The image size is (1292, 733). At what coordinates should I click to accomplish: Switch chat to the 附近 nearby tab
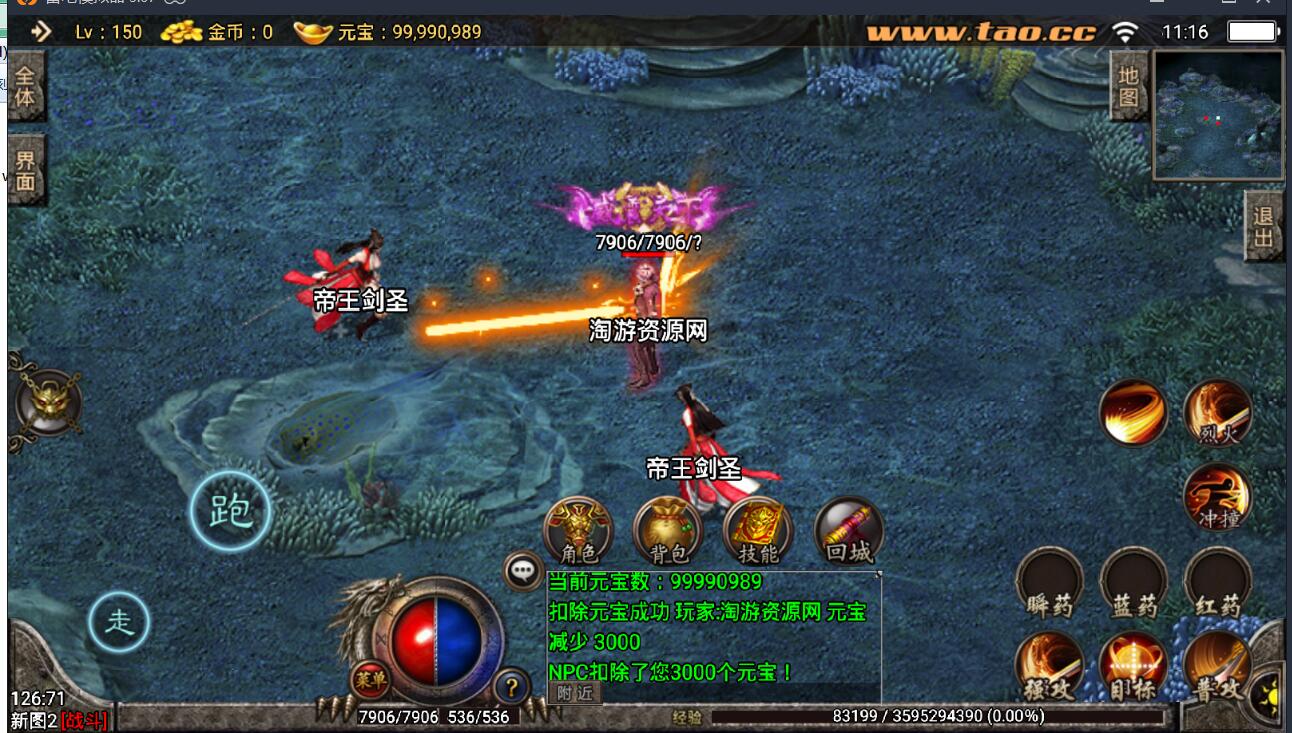coord(575,692)
